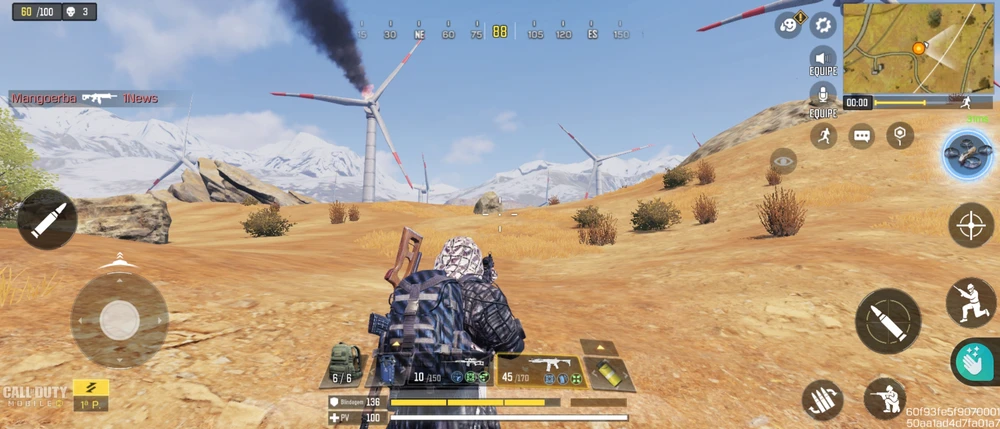This screenshot has width=1000, height=429.
Task: Toggle the team microphone
Action: click(823, 96)
